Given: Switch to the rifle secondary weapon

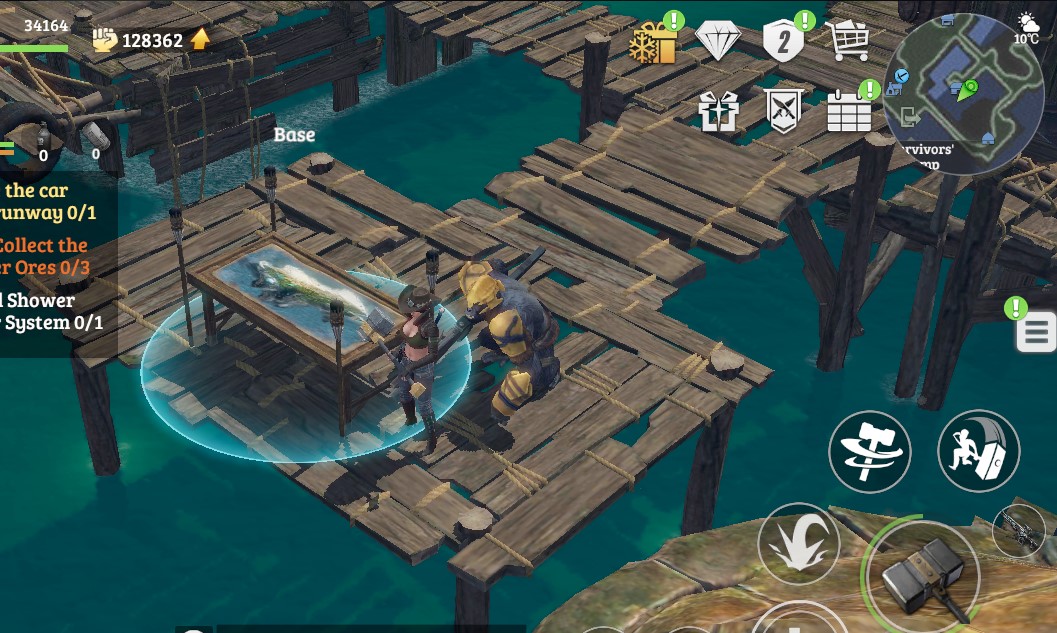Looking at the screenshot, I should click(1020, 528).
